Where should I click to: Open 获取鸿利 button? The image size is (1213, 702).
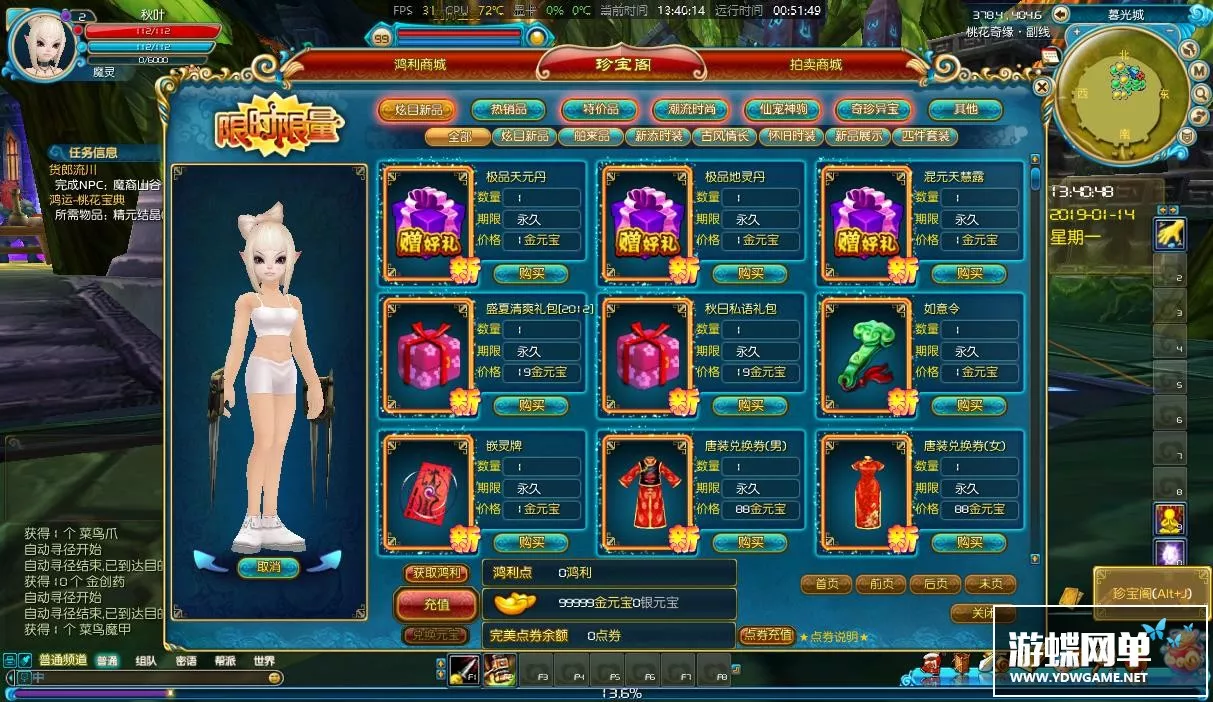click(436, 573)
